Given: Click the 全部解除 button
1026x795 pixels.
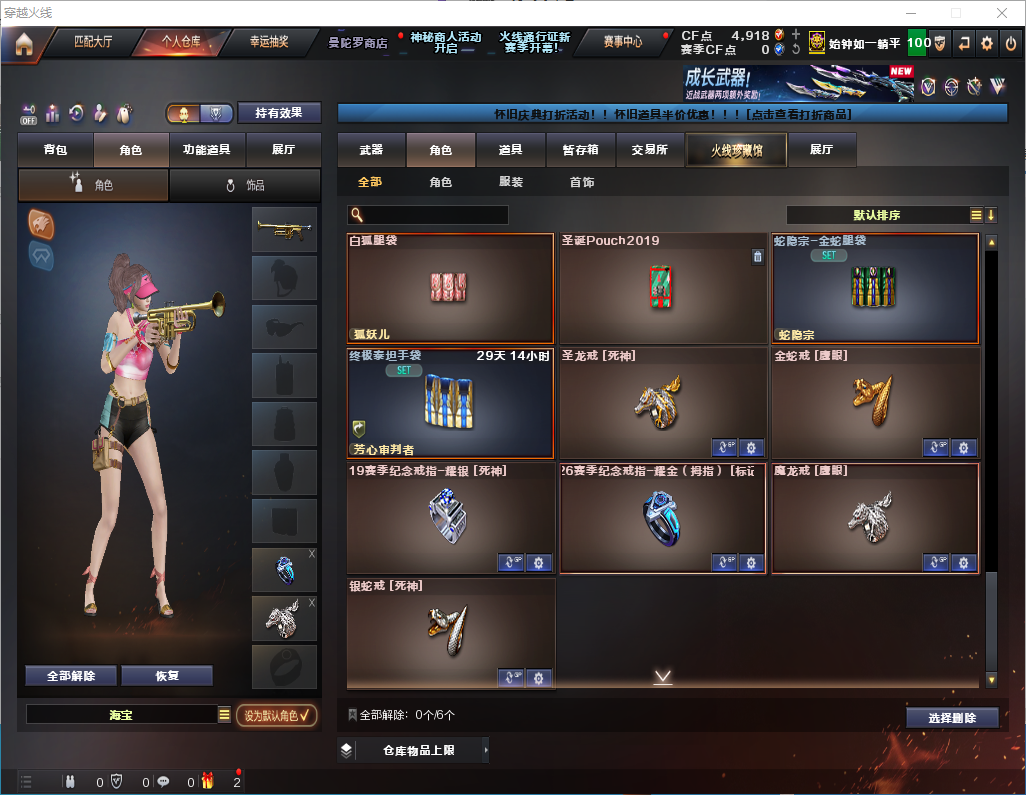Looking at the screenshot, I should (x=71, y=675).
